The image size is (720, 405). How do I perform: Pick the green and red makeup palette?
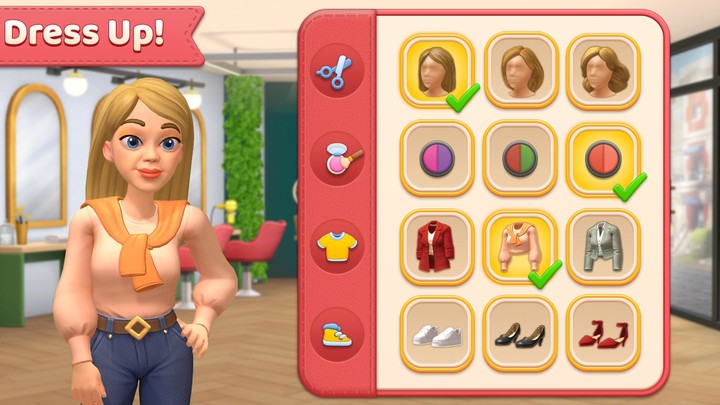[x=520, y=158]
